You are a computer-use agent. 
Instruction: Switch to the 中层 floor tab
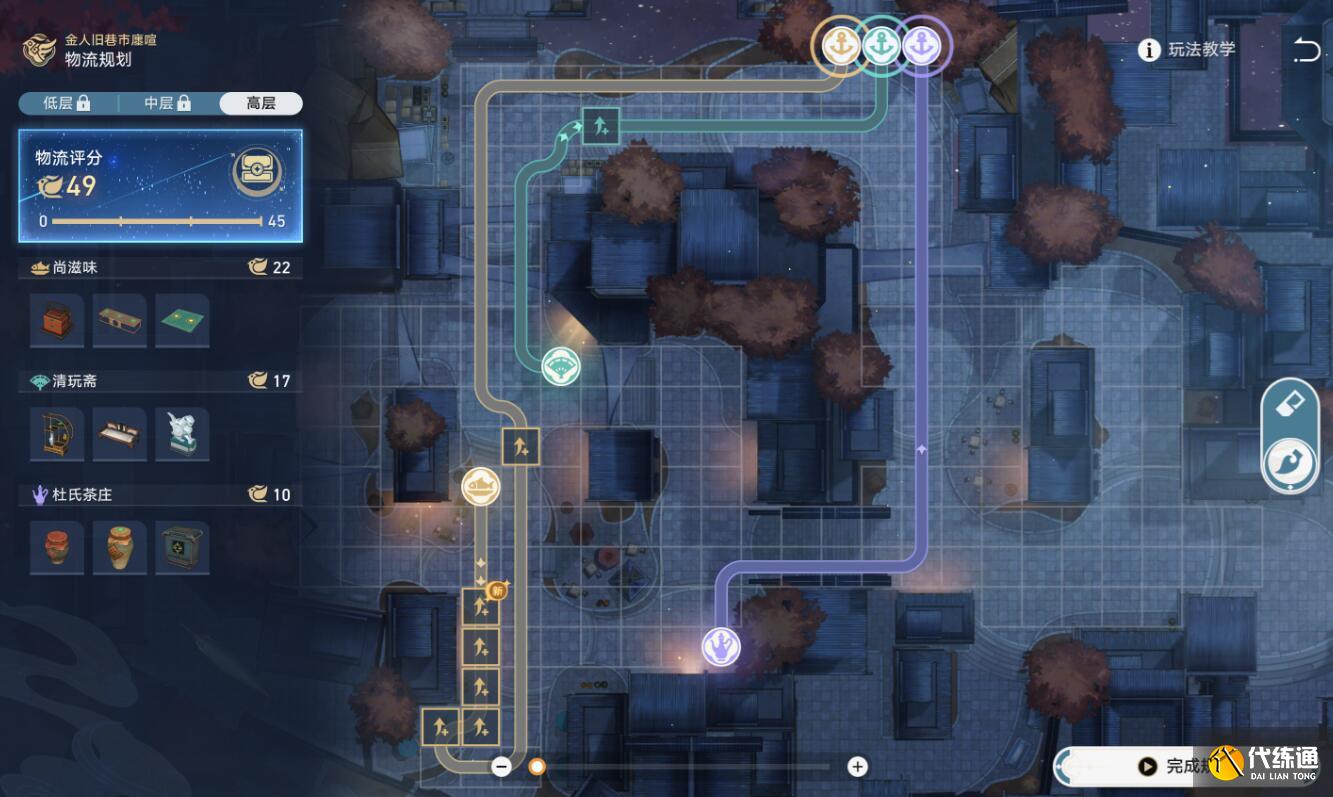click(167, 103)
